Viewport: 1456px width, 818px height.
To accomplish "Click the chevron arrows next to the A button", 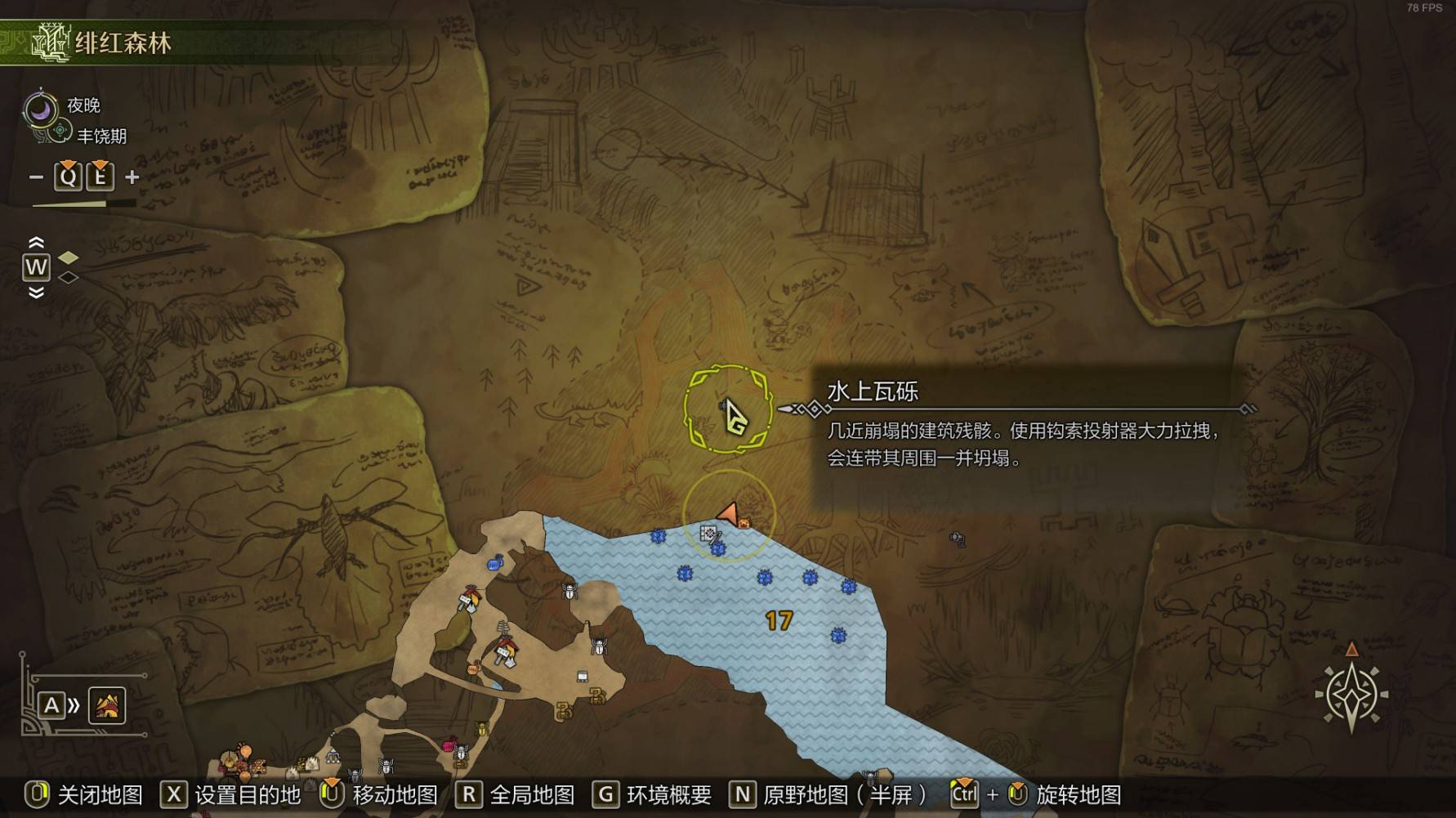I will (x=72, y=706).
